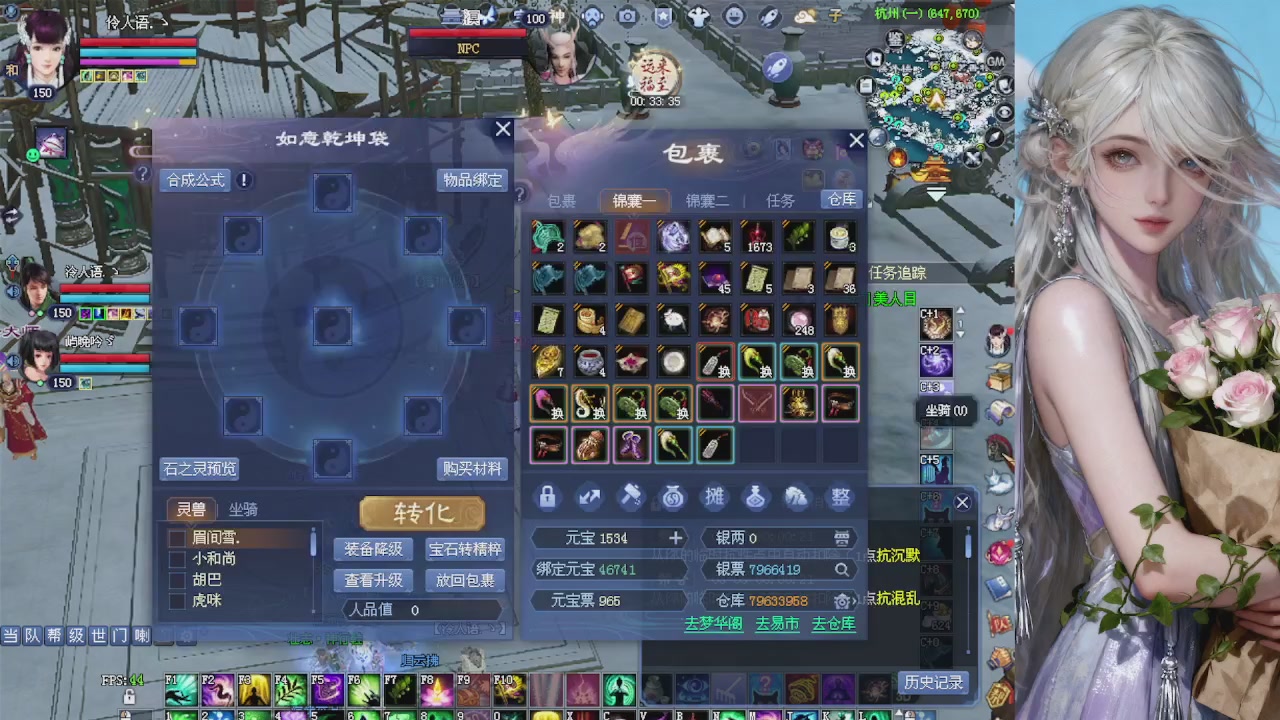Click the money bag icon in the inventory toolbar
Viewport: 1280px width, 720px height.
(x=672, y=498)
